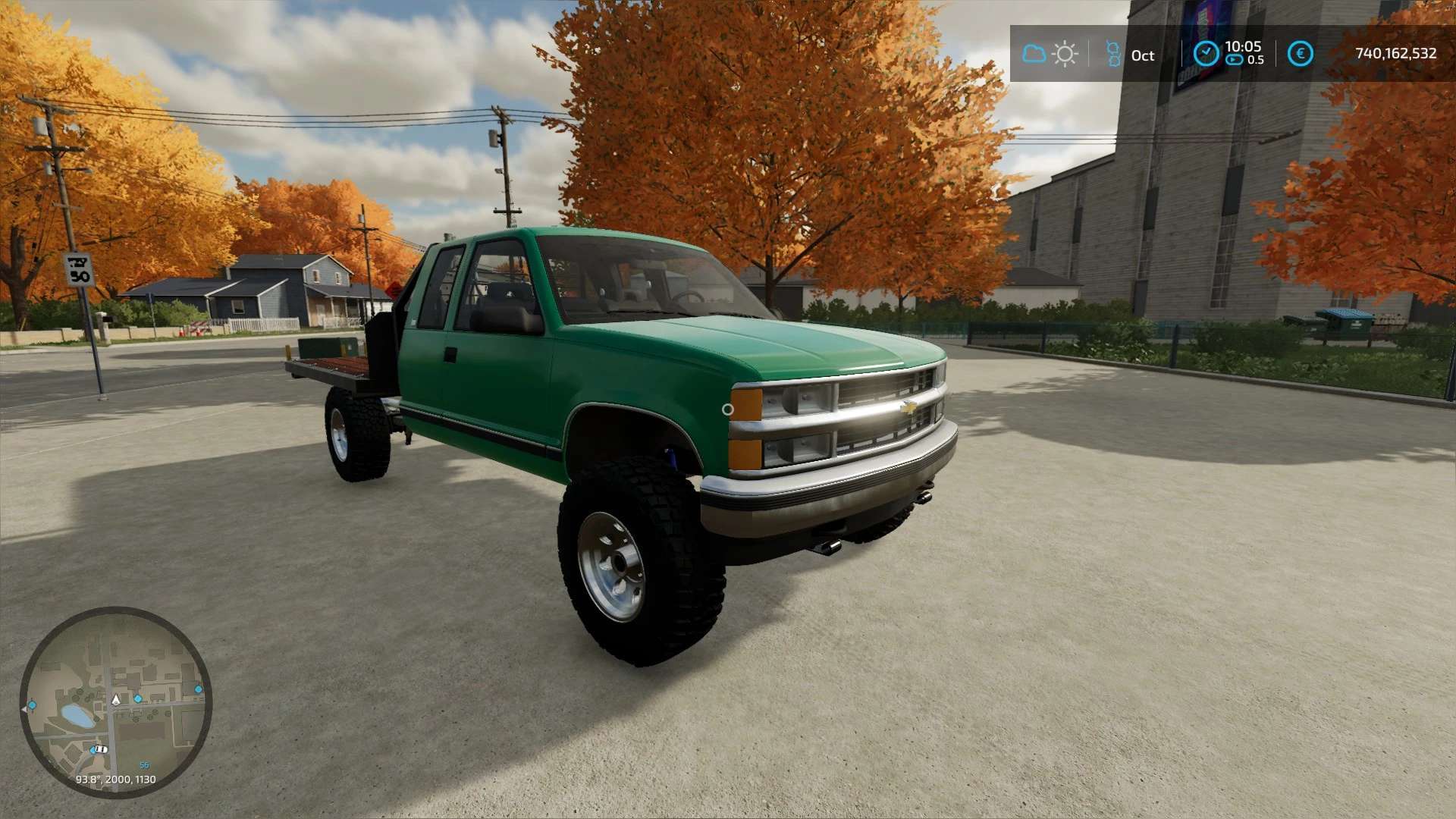Open the circular minimap

115,702
